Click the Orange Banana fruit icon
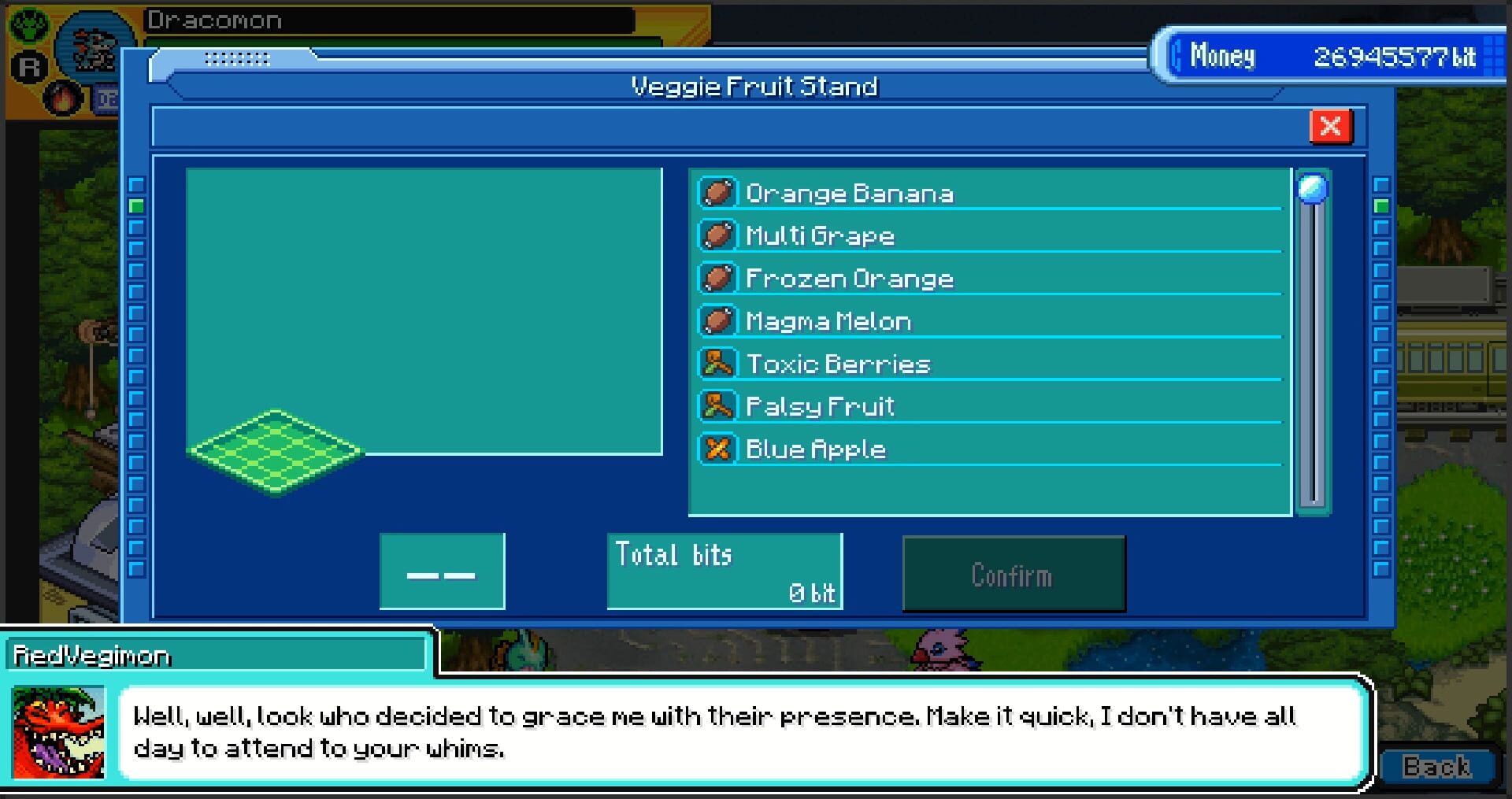The height and width of the screenshot is (799, 1512). pos(718,191)
